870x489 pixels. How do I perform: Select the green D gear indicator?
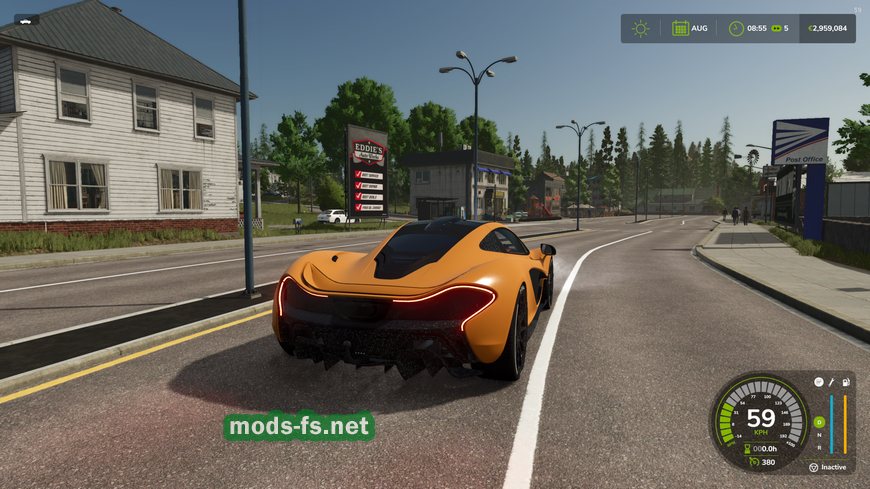pyautogui.click(x=819, y=422)
